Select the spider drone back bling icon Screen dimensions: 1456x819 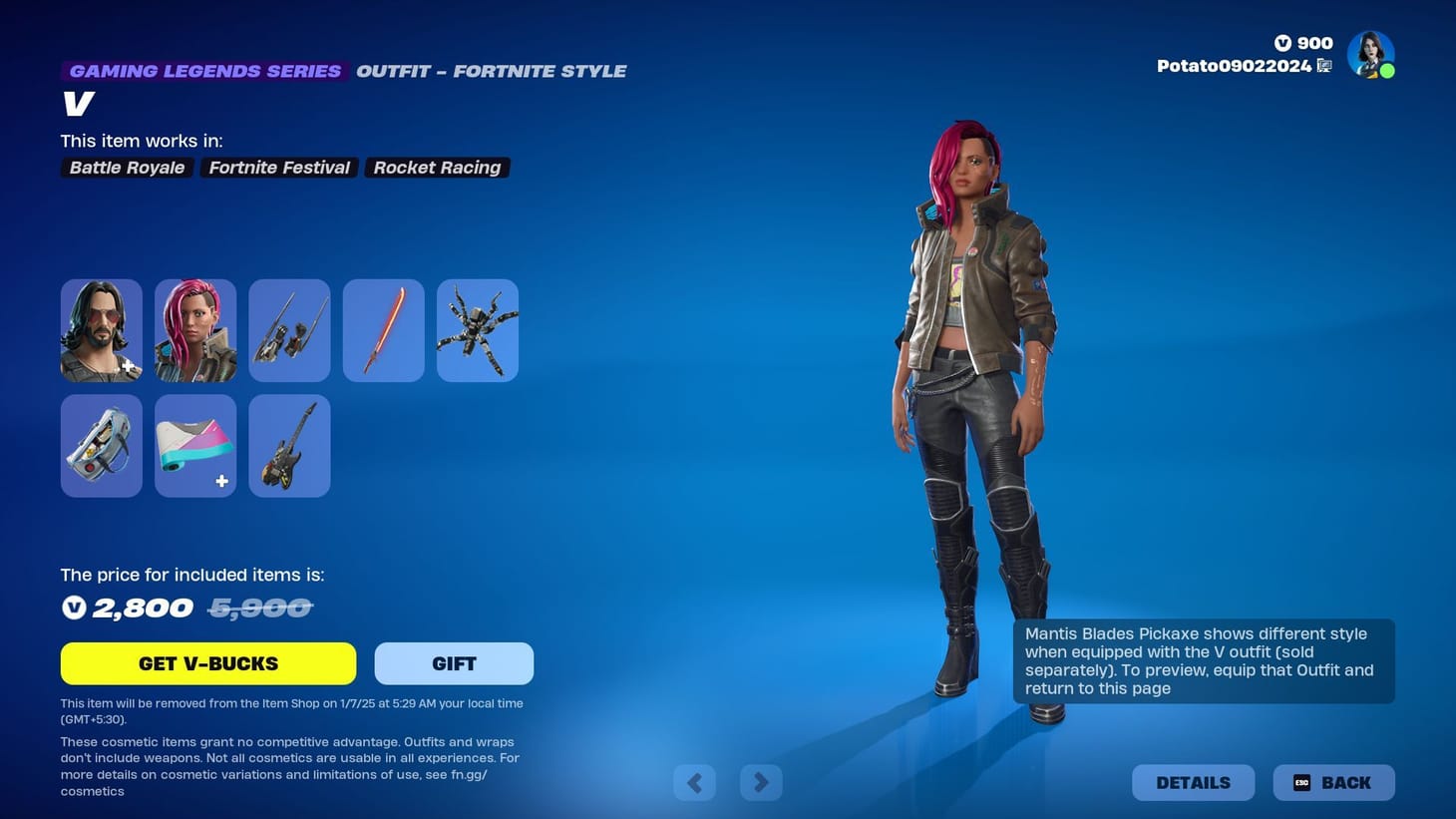[x=477, y=329]
